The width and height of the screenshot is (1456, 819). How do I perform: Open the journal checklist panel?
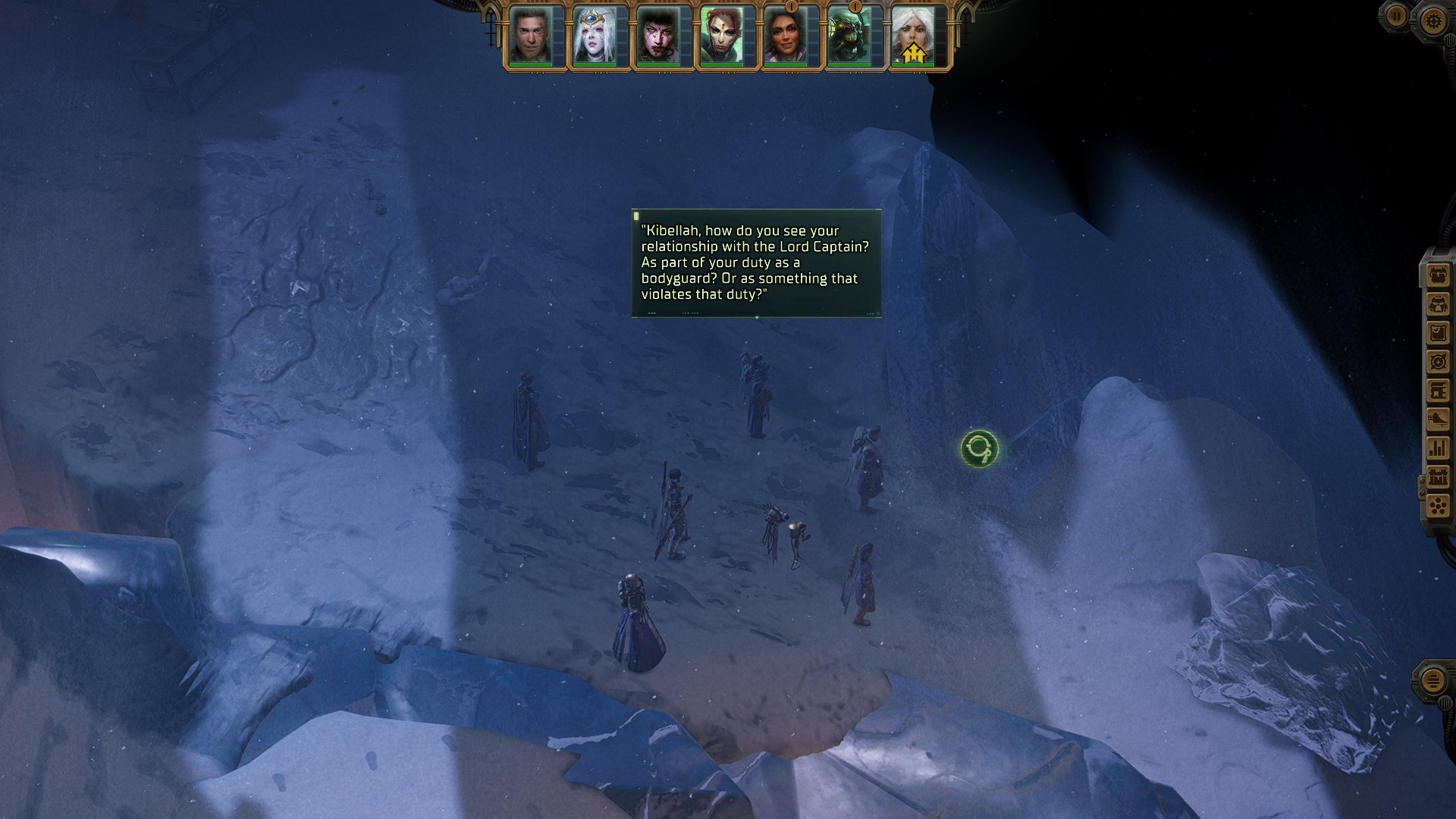[1438, 333]
